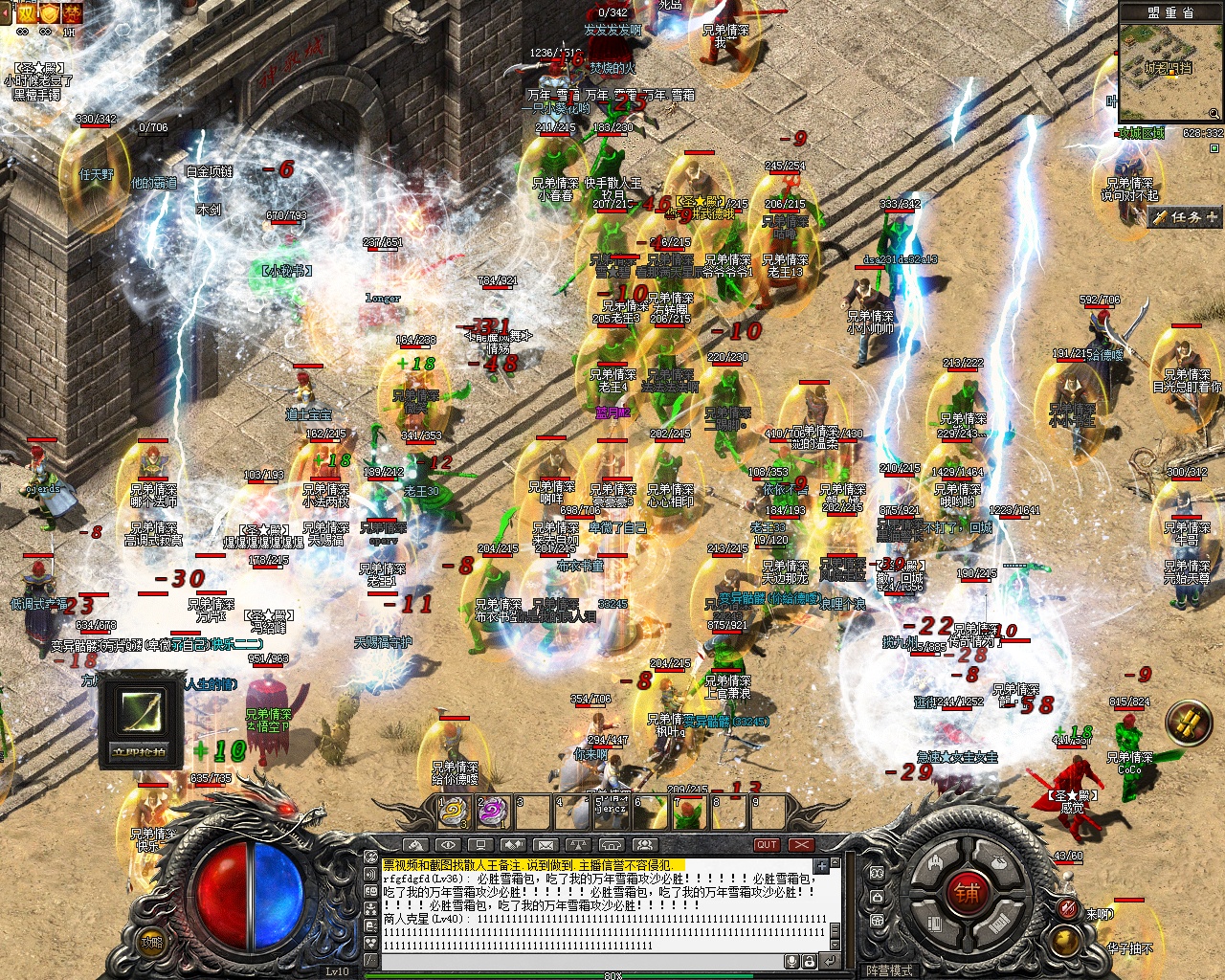
Task: Click the 攻略 guide button
Action: coord(152,942)
